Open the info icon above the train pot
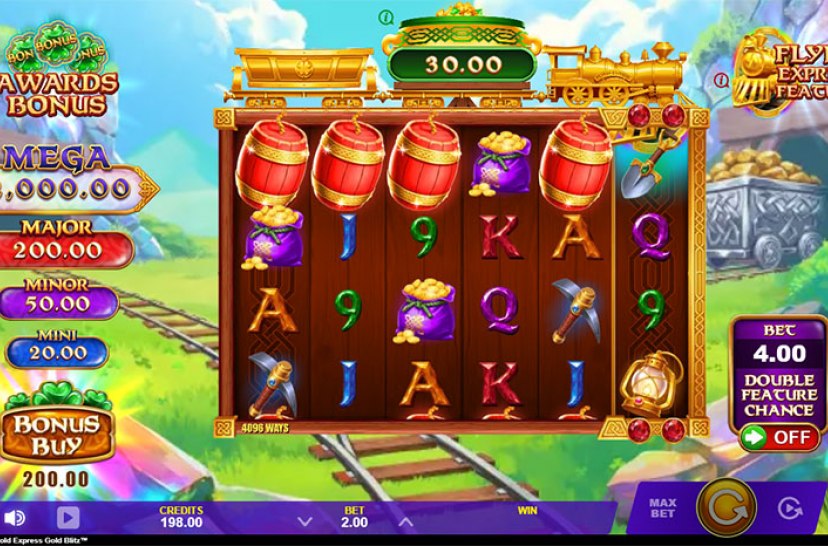 click(386, 17)
